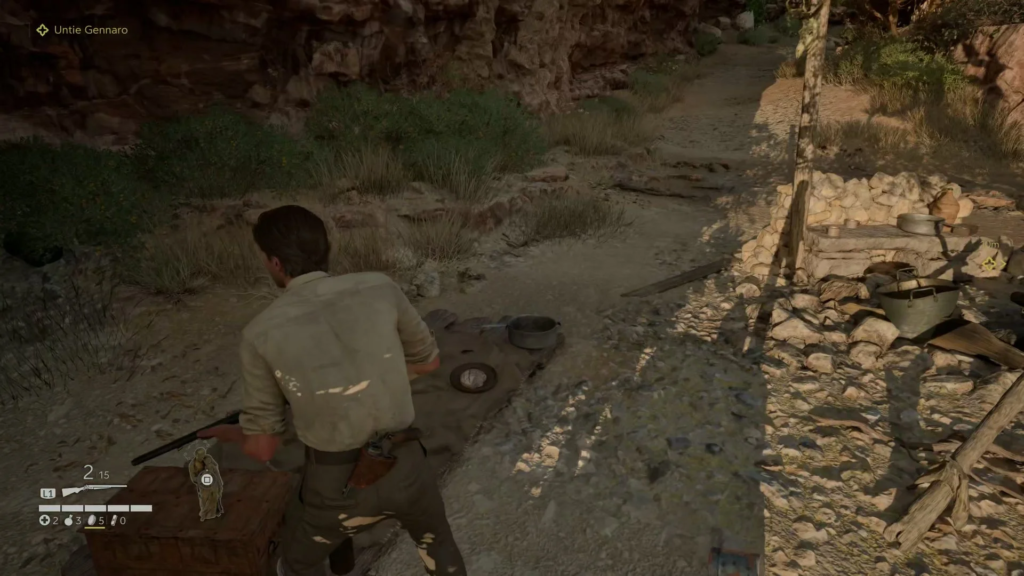Choose the medkit cross icon
Image resolution: width=1024 pixels, height=576 pixels.
click(44, 520)
